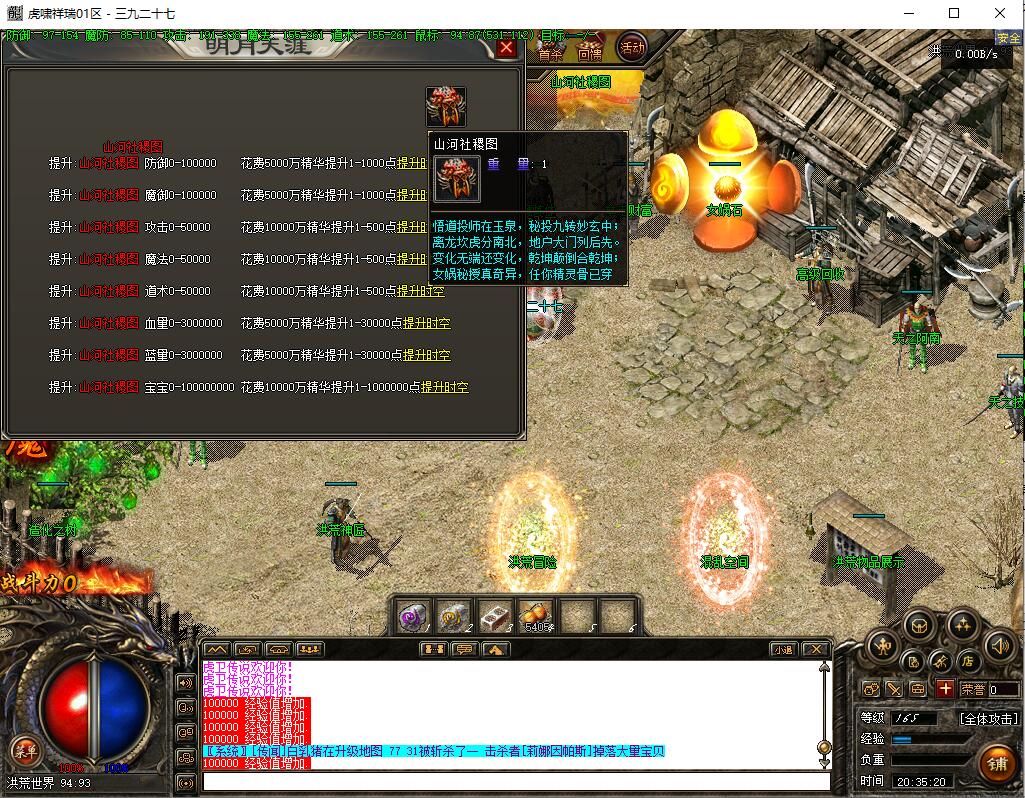Open the 活动 events button
The height and width of the screenshot is (798, 1025).
coord(632,46)
